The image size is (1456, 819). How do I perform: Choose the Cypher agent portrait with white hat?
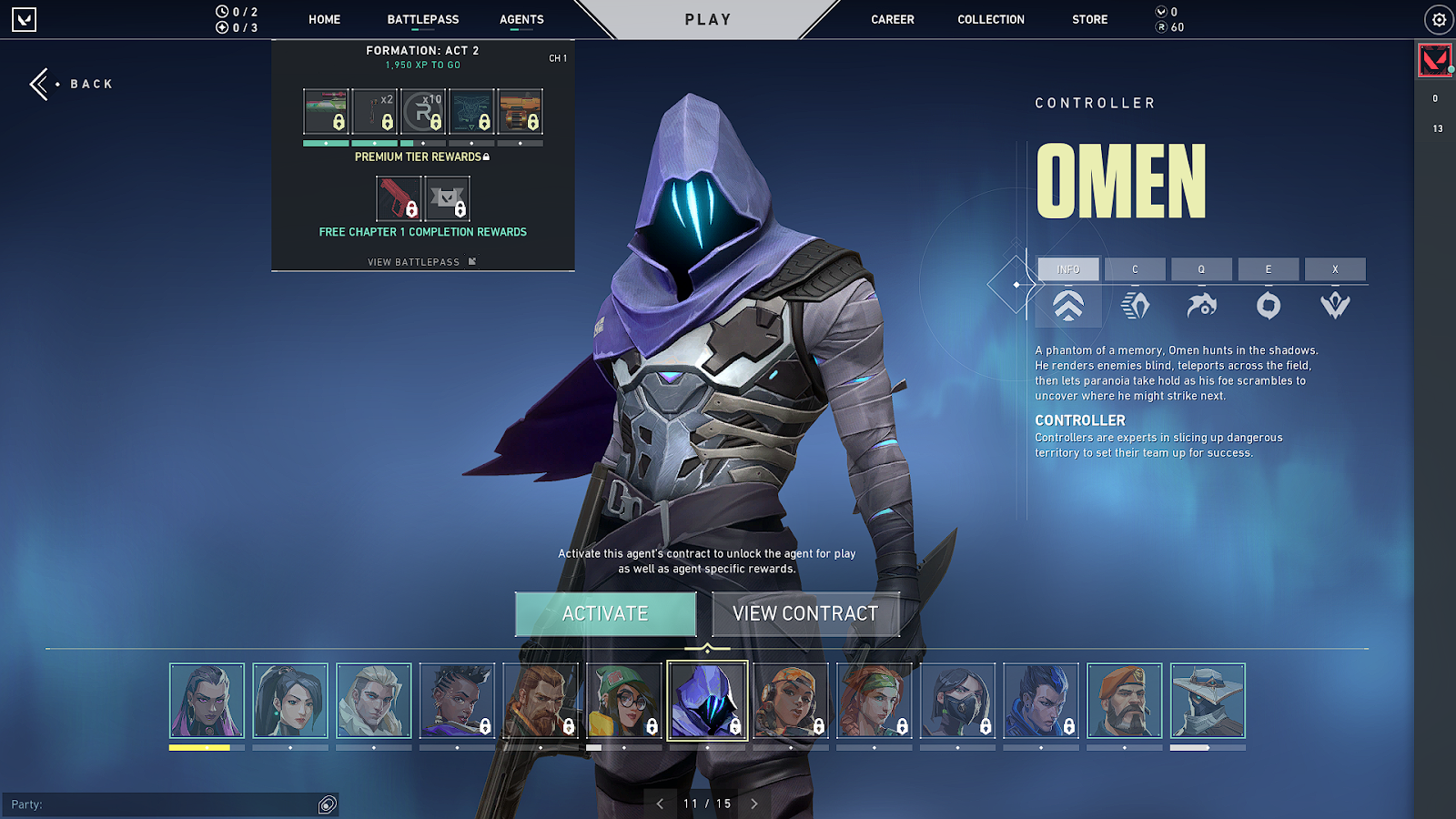[1208, 700]
